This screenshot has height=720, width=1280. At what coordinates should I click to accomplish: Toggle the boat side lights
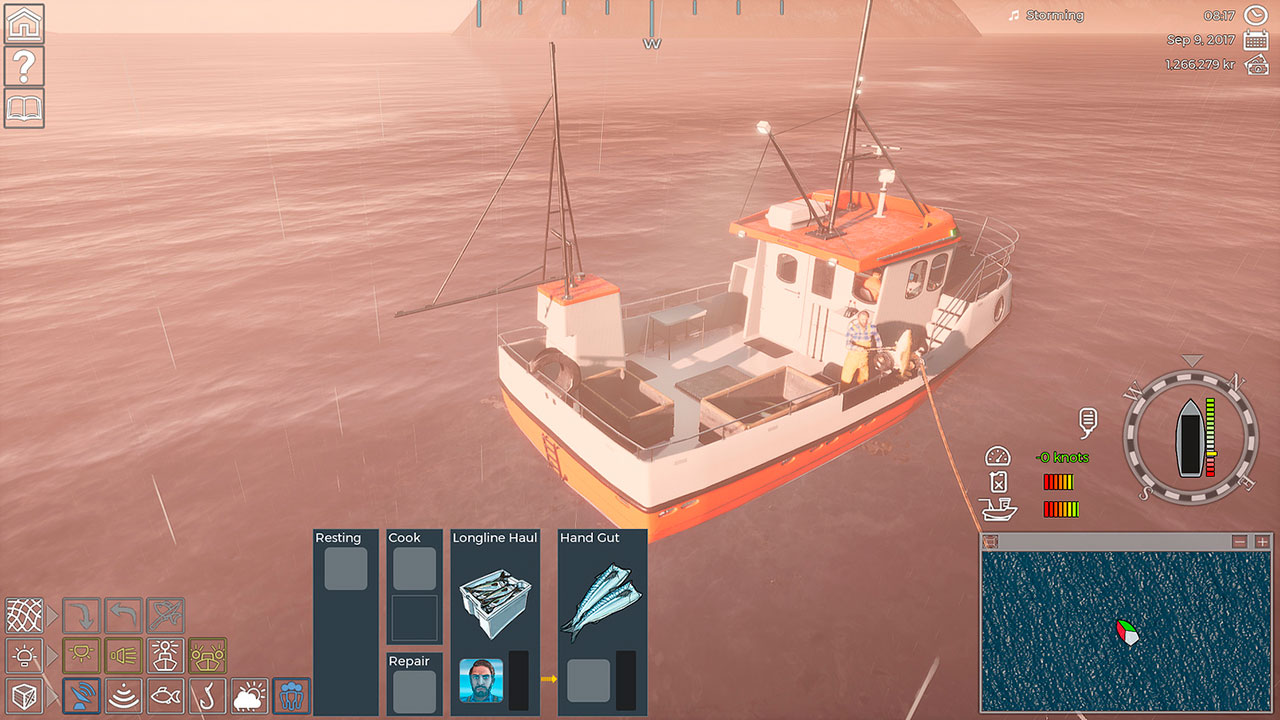(208, 655)
